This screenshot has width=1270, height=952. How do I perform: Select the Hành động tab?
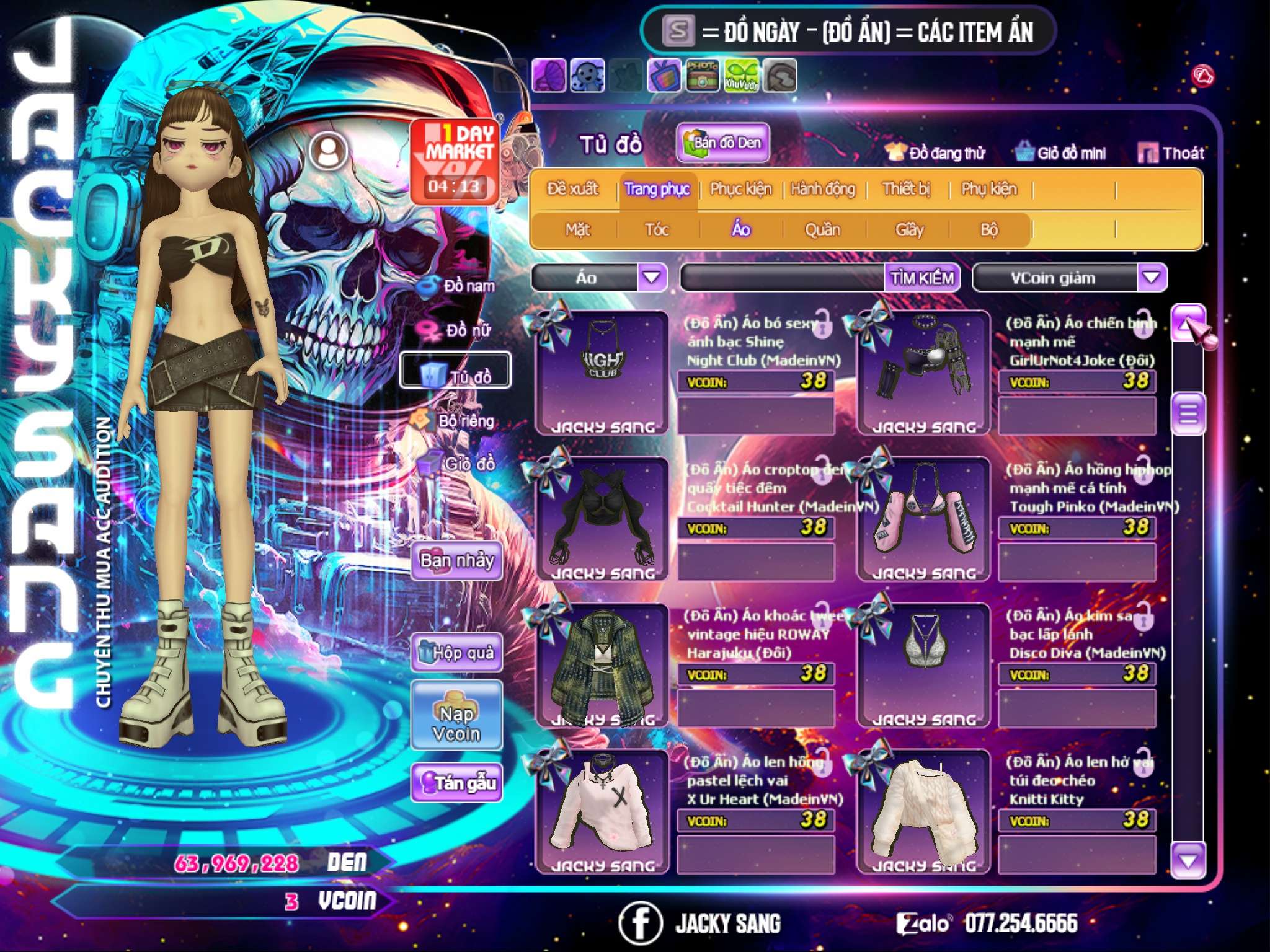pos(823,189)
